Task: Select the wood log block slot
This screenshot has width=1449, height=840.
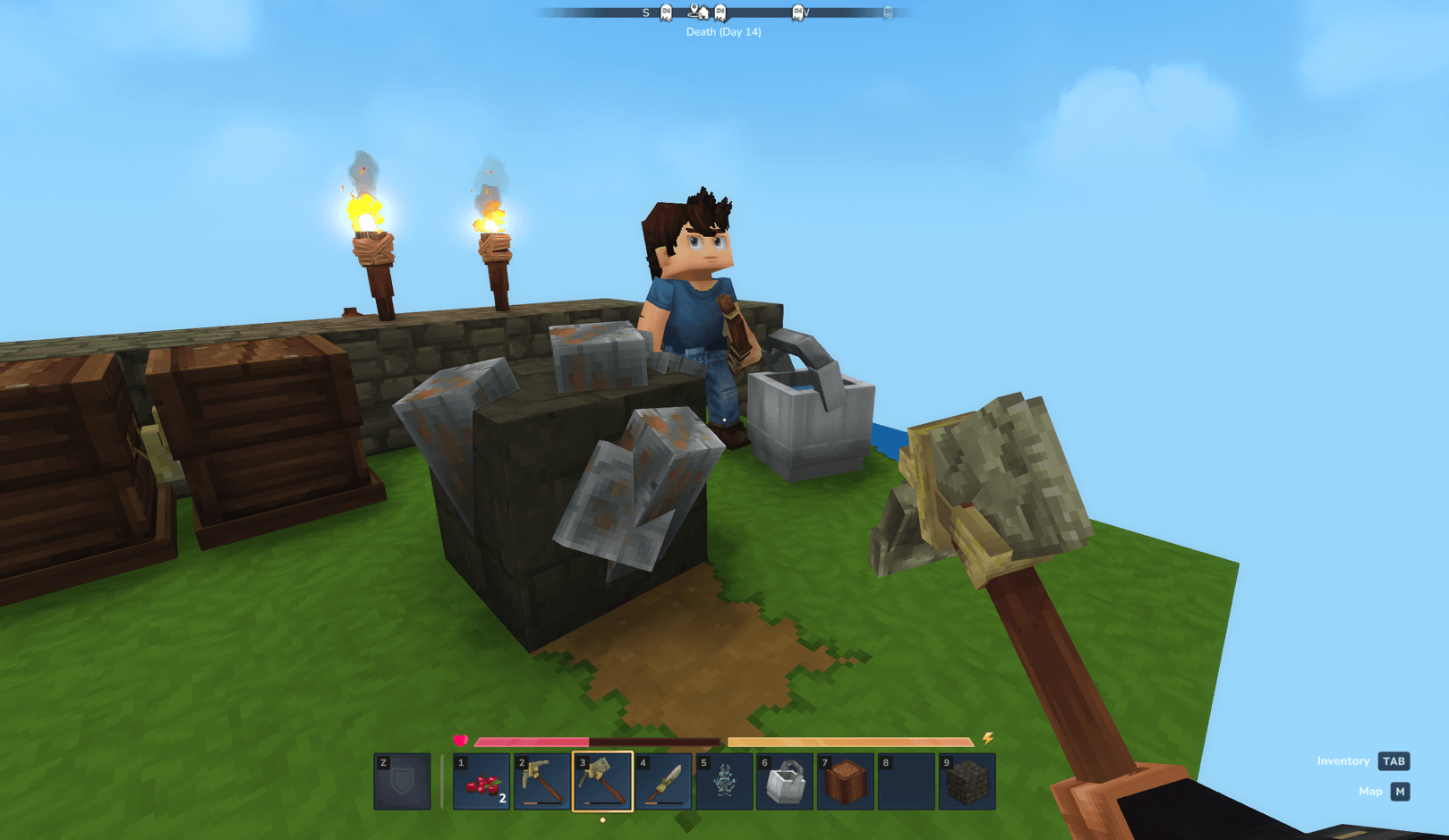Action: [845, 782]
